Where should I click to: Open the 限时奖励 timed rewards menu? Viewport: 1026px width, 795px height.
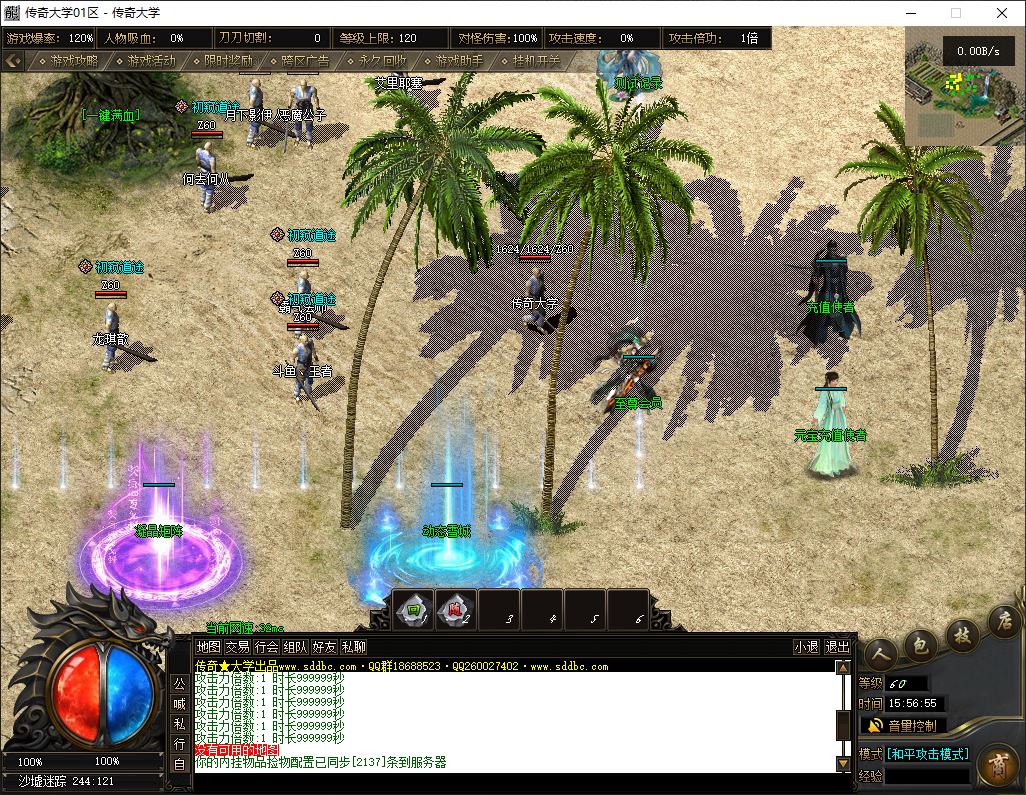[x=227, y=61]
